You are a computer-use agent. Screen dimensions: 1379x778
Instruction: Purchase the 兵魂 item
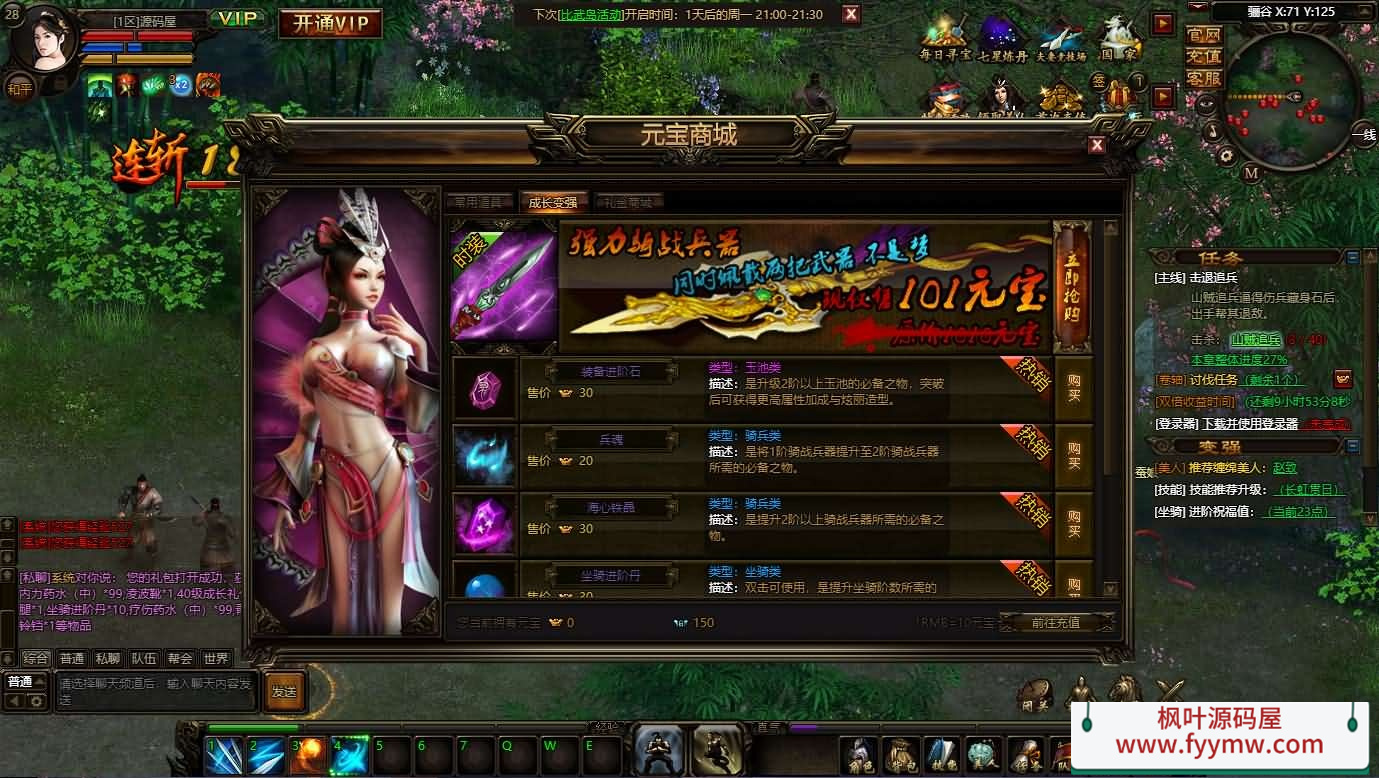click(x=1074, y=456)
